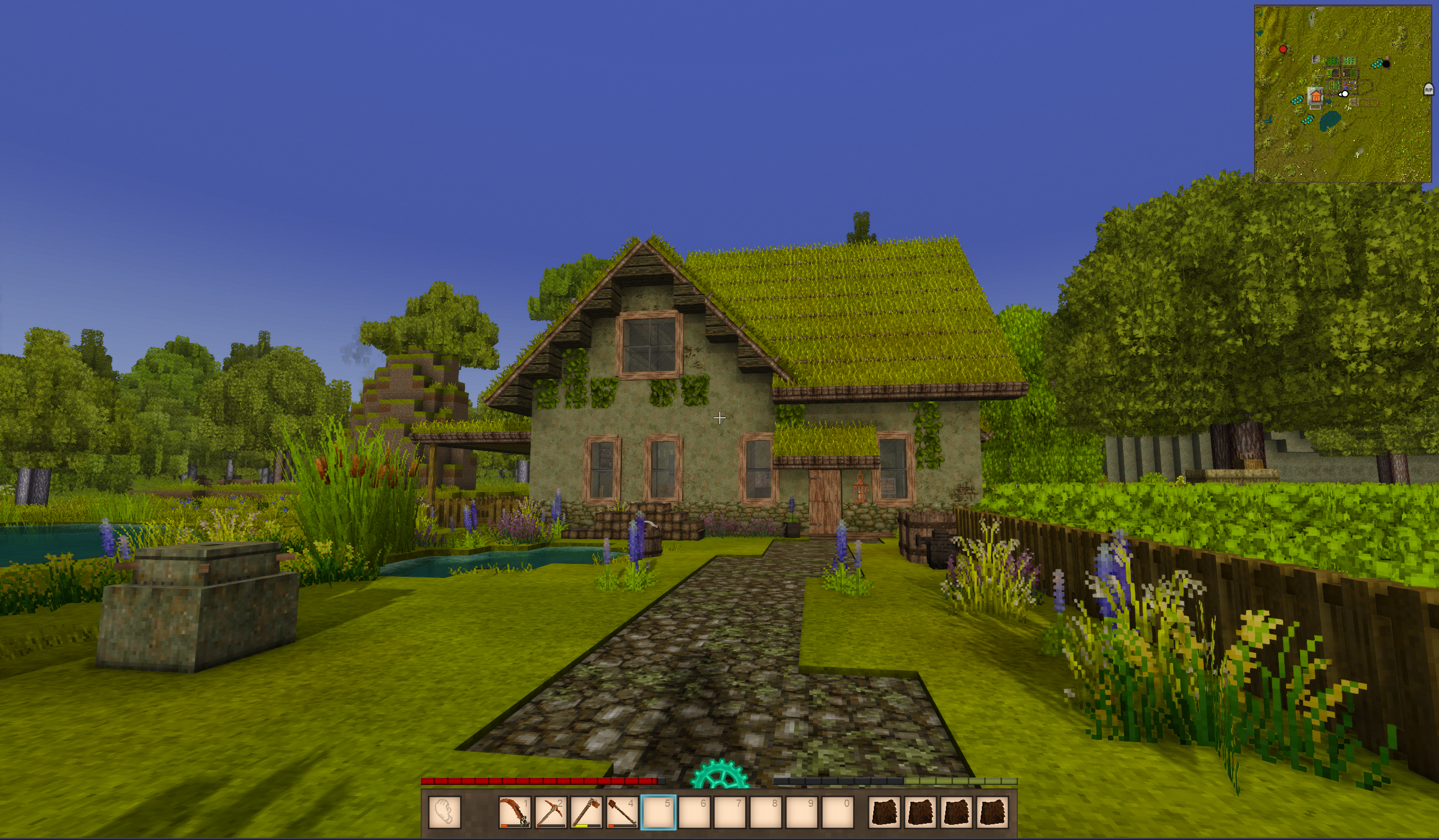Select the scythe in hotbar slot 1
The image size is (1439, 840).
[x=514, y=811]
